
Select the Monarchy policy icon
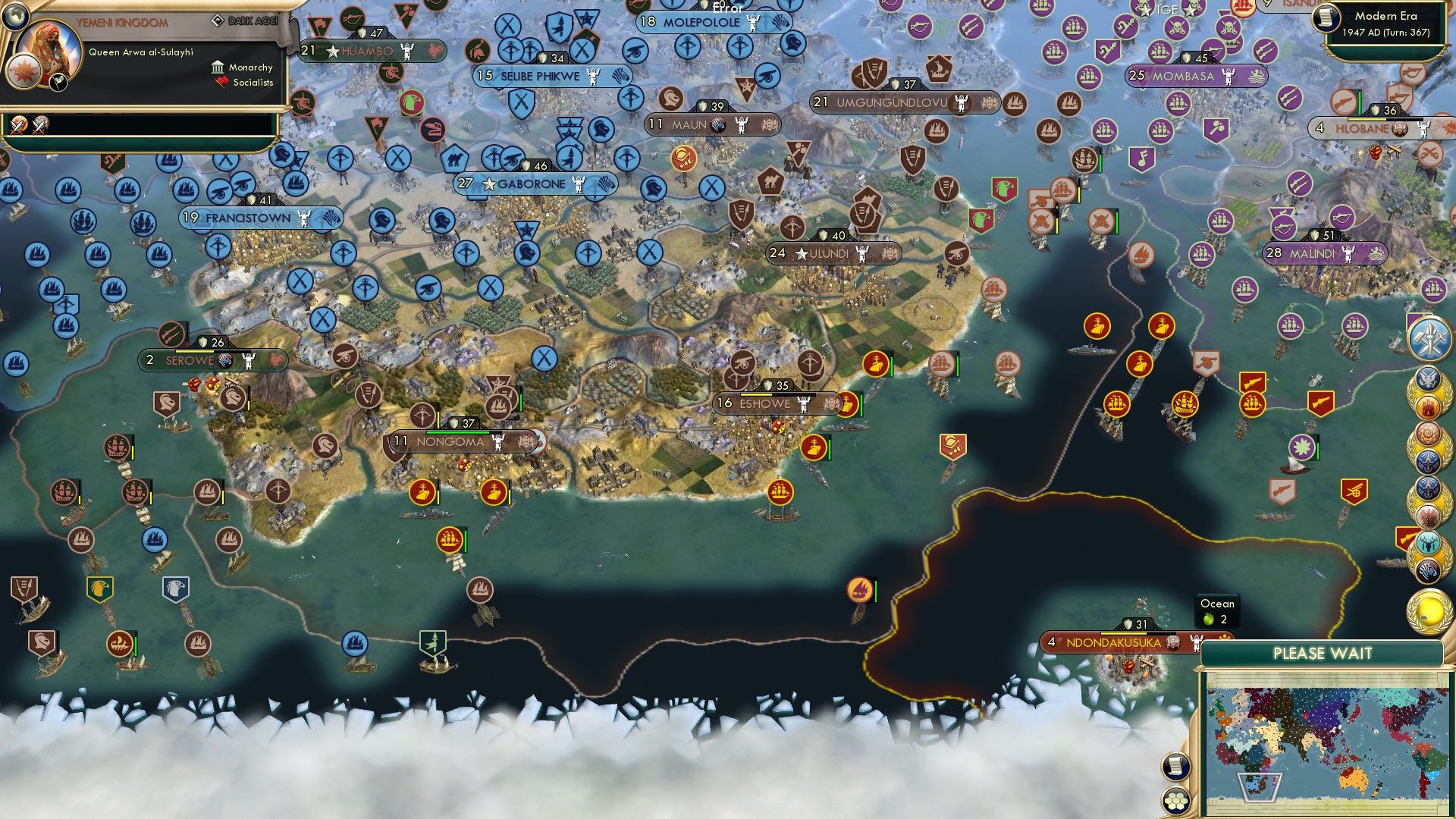tap(219, 67)
